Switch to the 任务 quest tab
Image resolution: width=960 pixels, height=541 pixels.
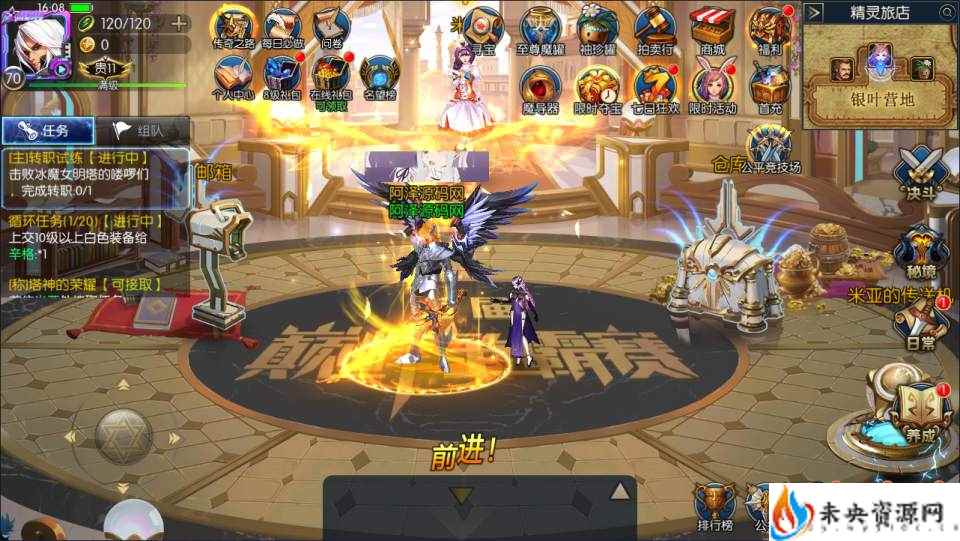click(x=48, y=130)
